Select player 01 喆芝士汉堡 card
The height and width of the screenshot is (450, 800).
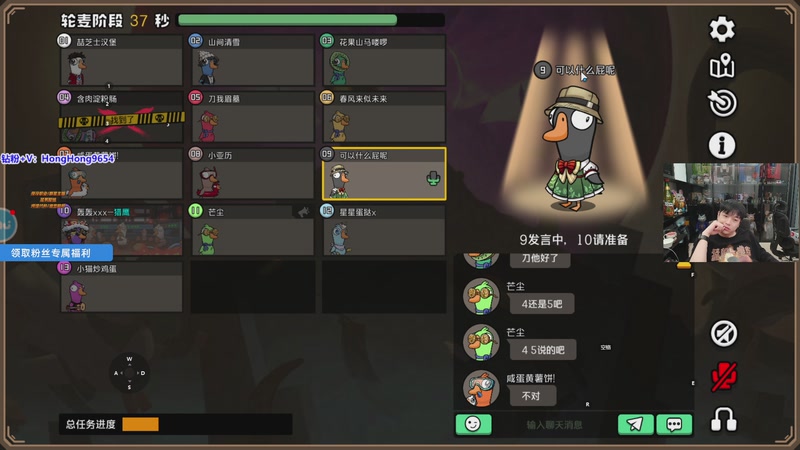pyautogui.click(x=120, y=60)
